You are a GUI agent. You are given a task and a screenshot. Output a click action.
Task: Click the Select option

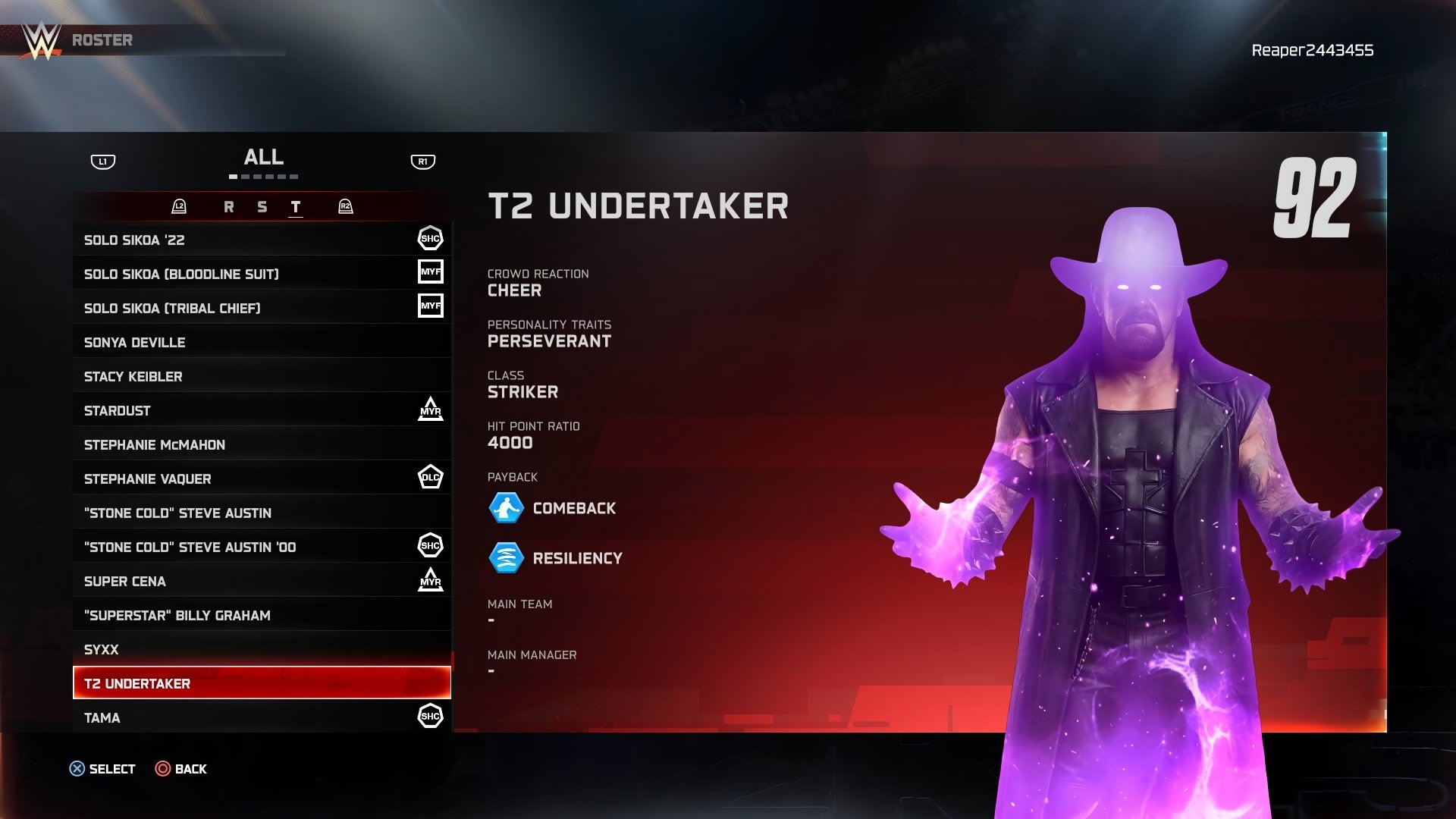102,769
